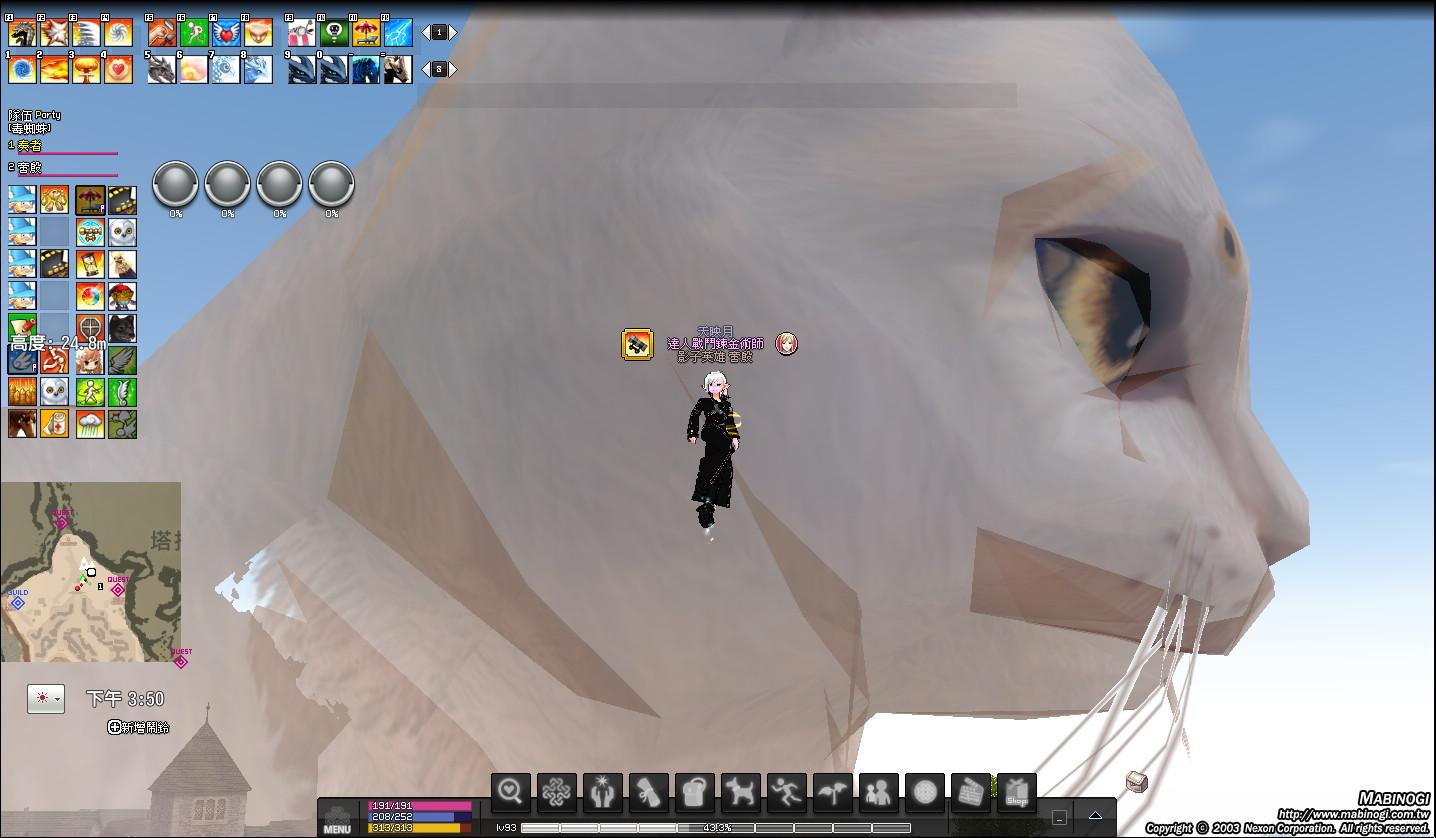The image size is (1436, 838).
Task: Select the running figure action toolbar button
Action: point(786,793)
